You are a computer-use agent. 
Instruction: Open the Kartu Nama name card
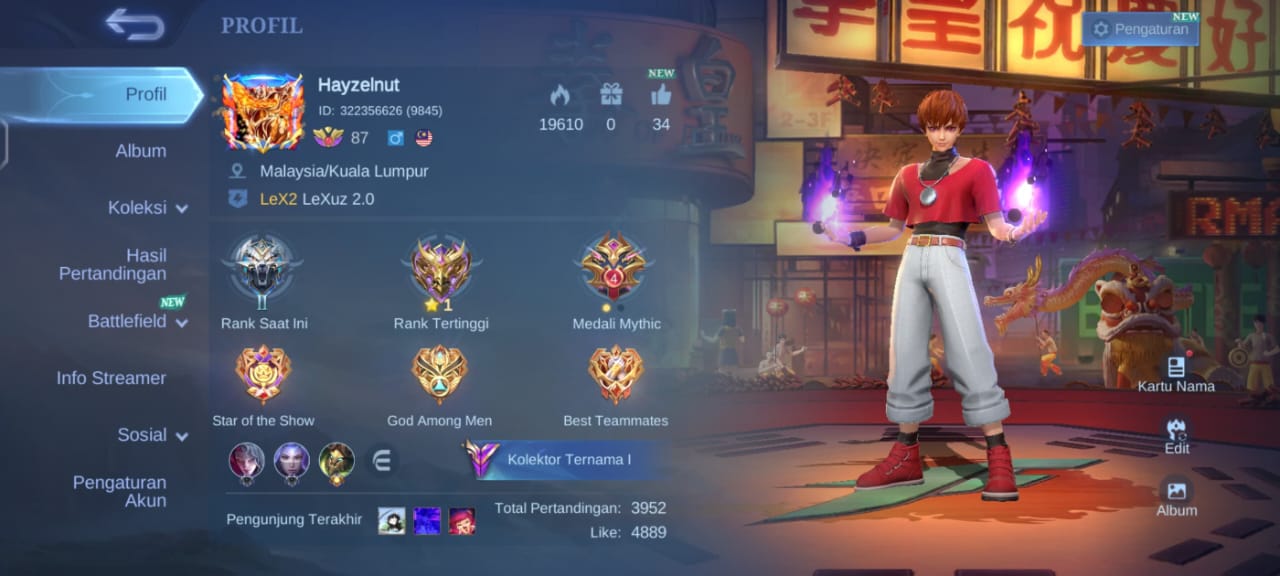(x=1176, y=372)
